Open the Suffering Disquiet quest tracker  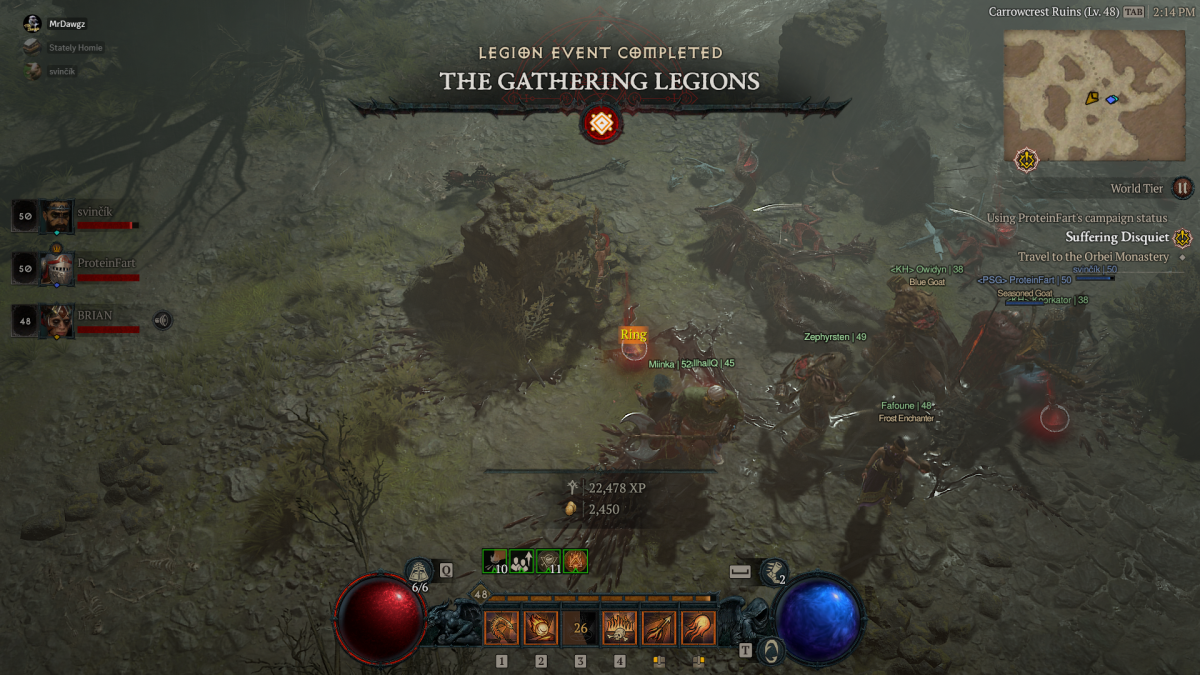pyautogui.click(x=1116, y=237)
